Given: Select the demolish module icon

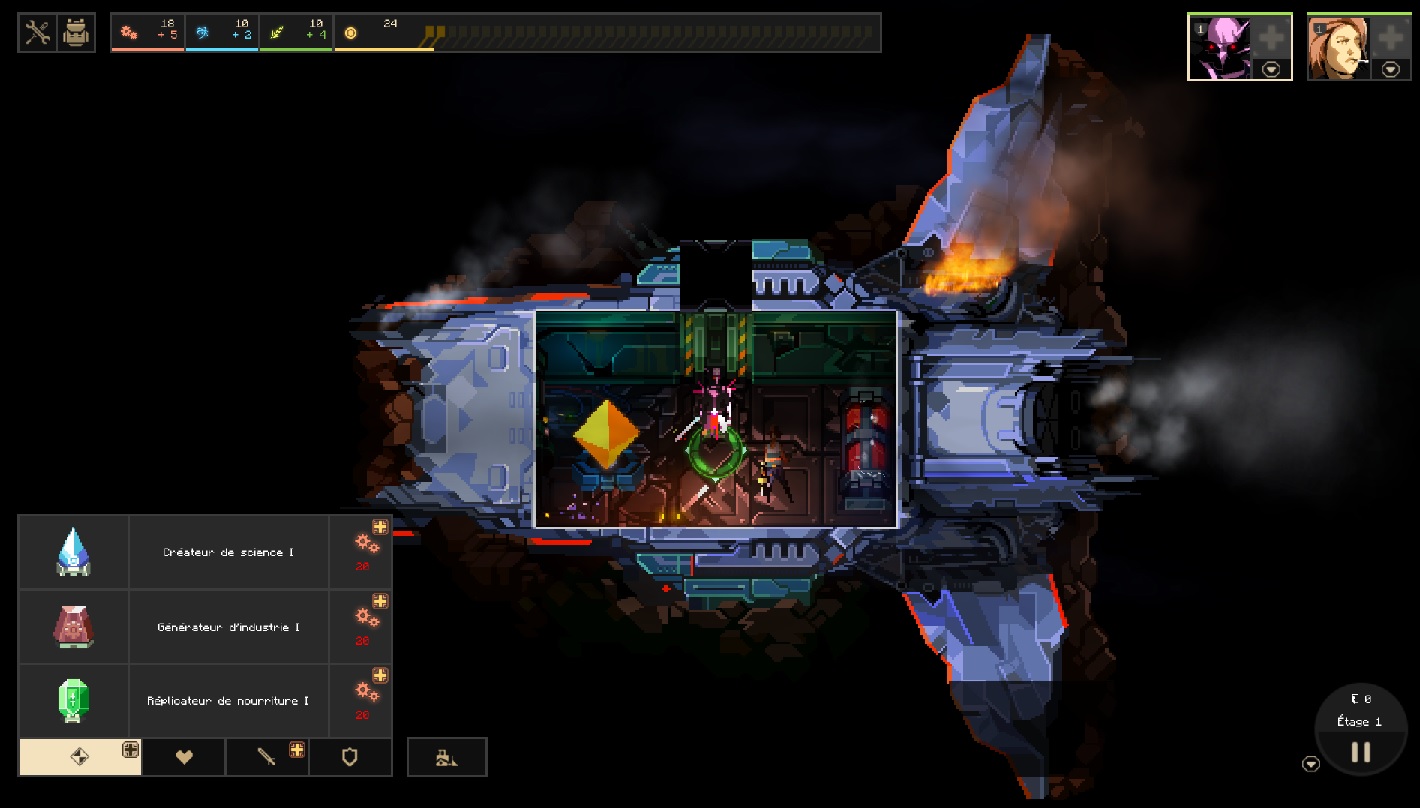Looking at the screenshot, I should [446, 757].
